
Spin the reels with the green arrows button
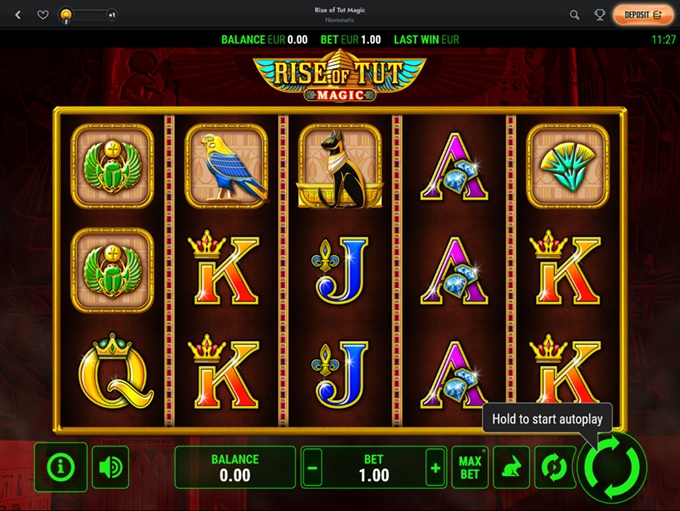click(612, 466)
